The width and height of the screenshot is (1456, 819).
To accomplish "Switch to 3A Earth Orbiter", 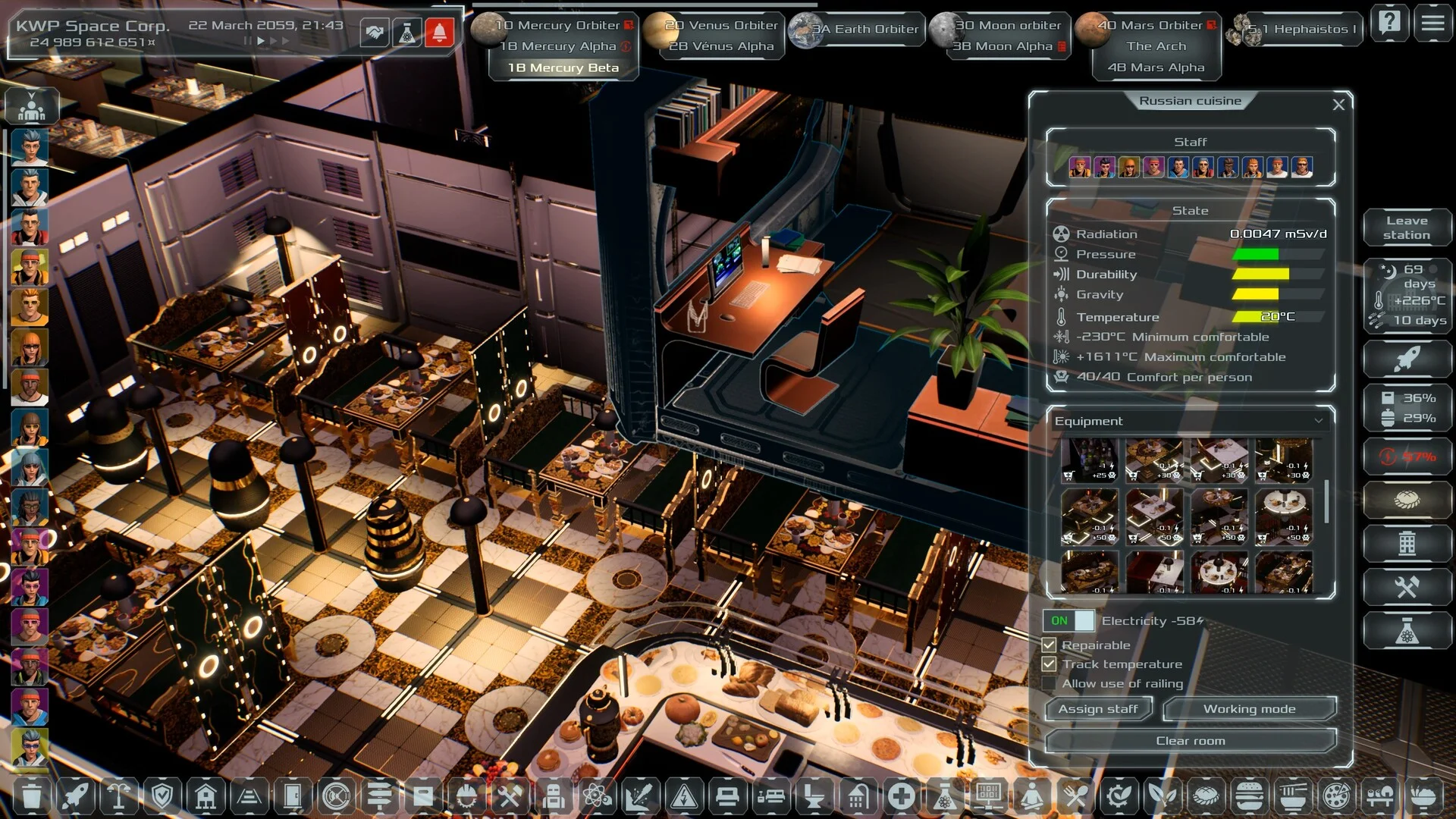I will pyautogui.click(x=864, y=29).
